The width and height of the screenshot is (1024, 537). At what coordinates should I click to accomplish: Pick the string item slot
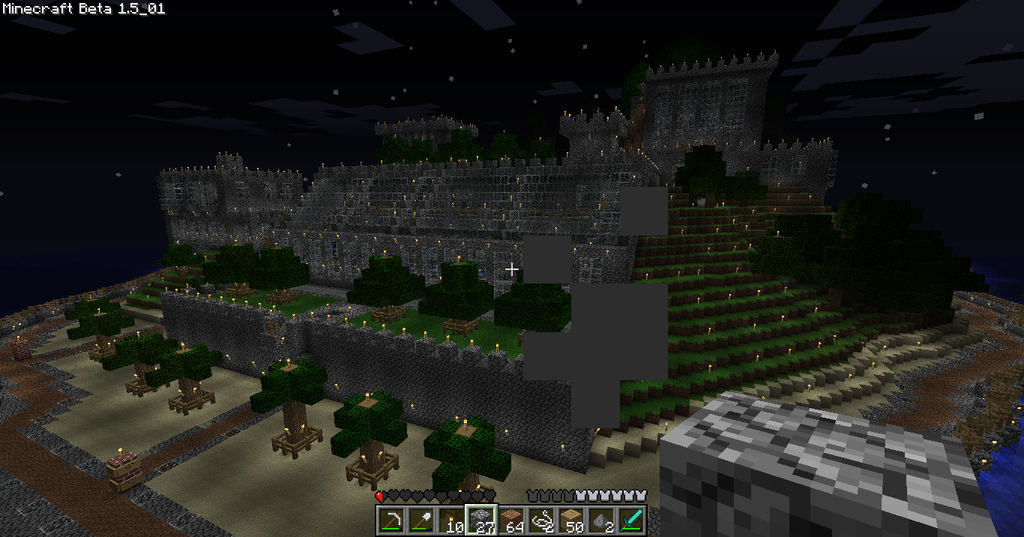[541, 520]
